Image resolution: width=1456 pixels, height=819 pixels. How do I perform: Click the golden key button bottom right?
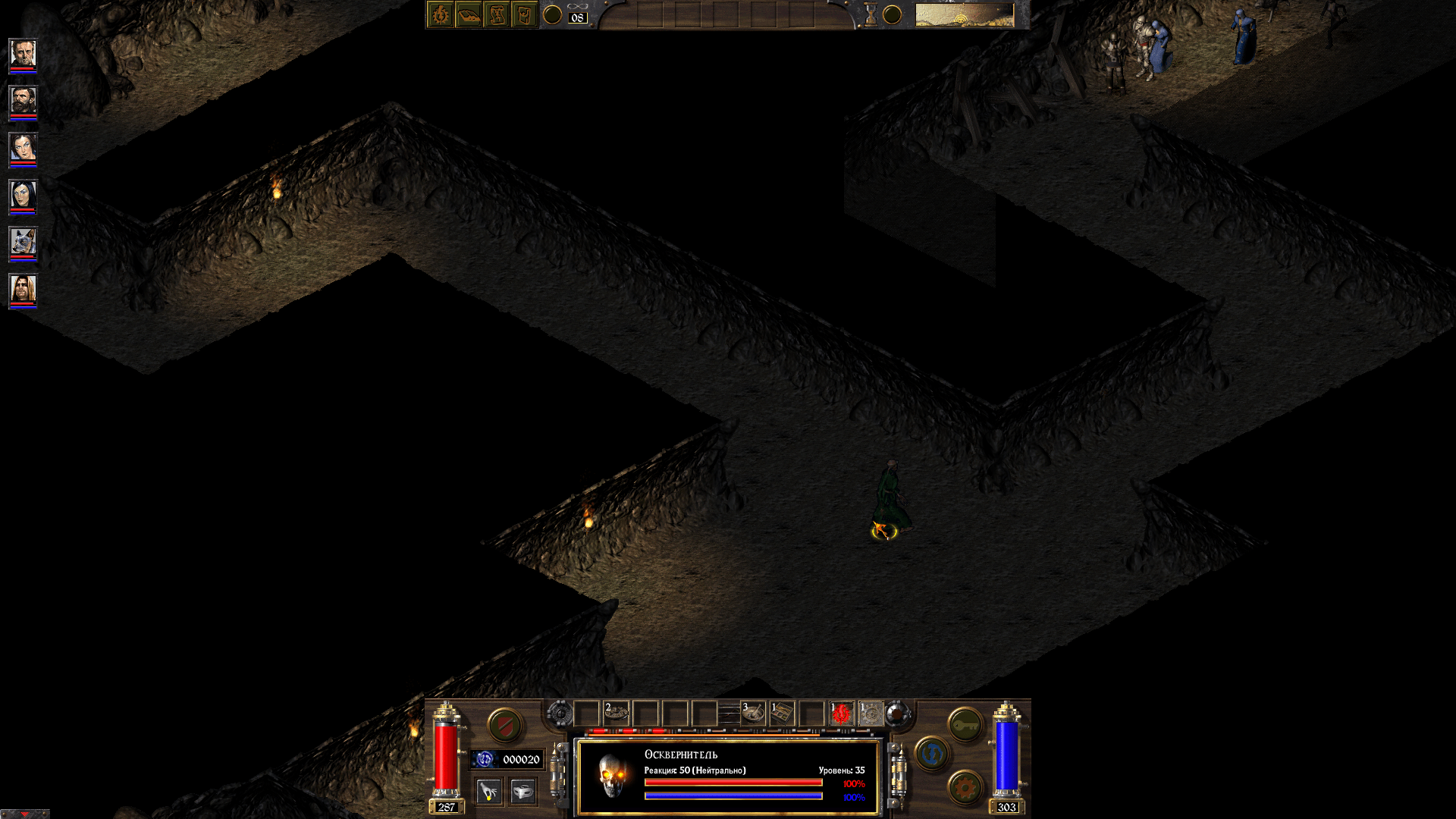(x=965, y=724)
